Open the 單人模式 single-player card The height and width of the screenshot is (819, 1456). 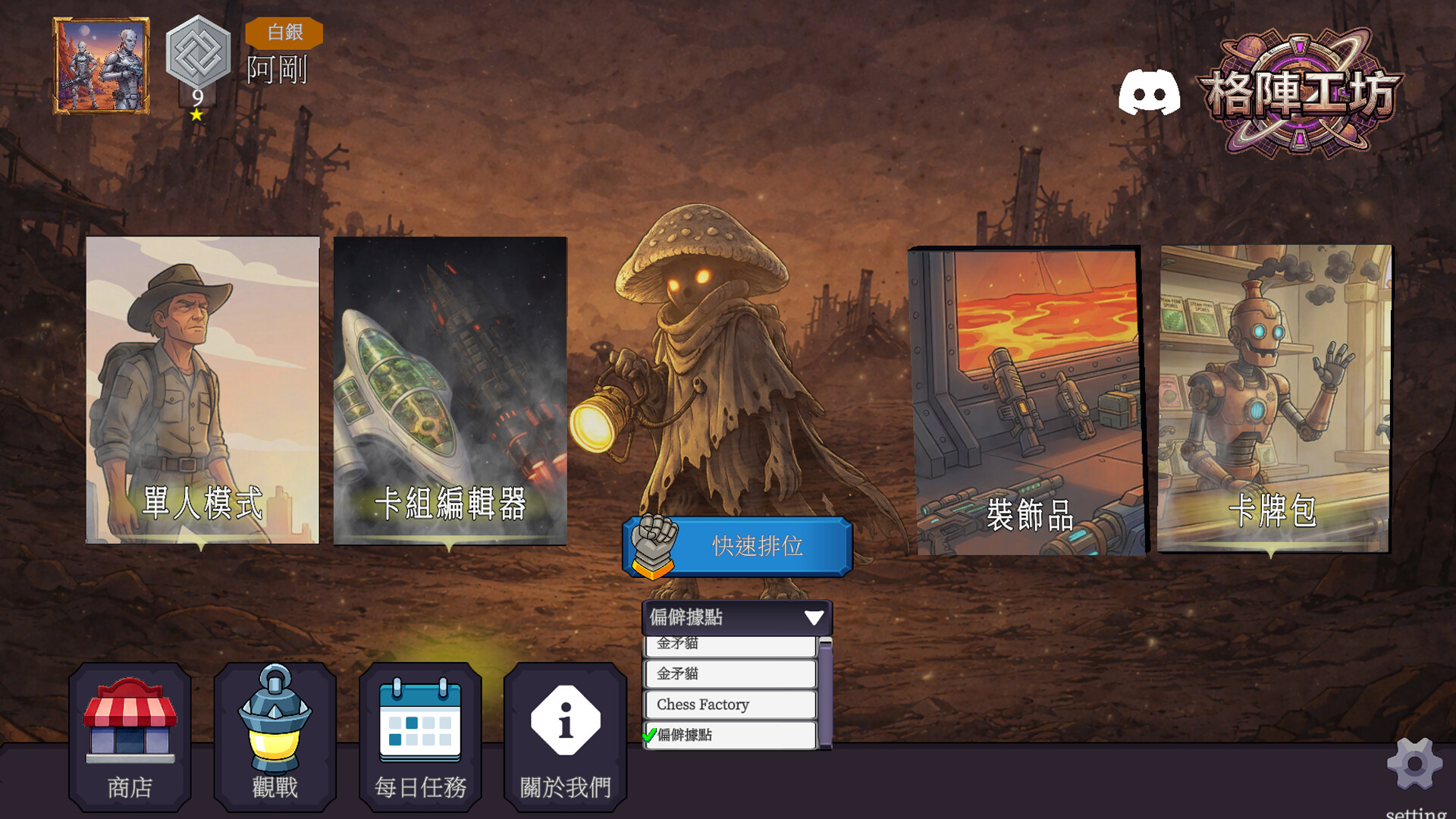[x=202, y=390]
